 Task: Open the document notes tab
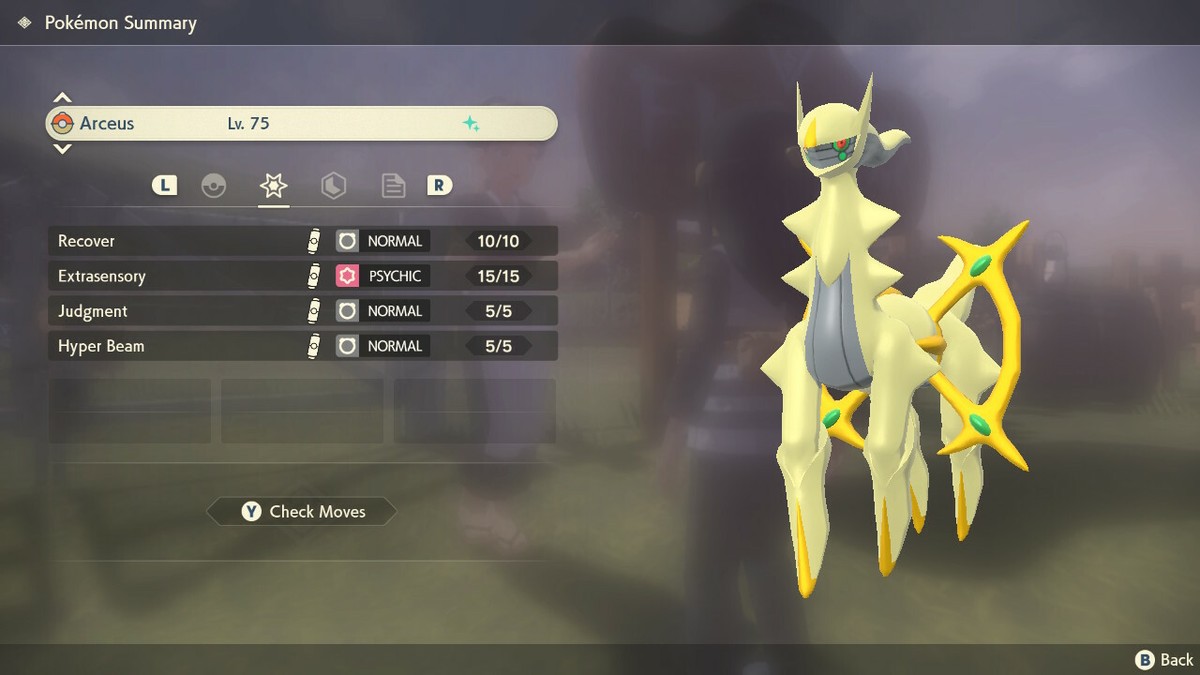click(393, 186)
